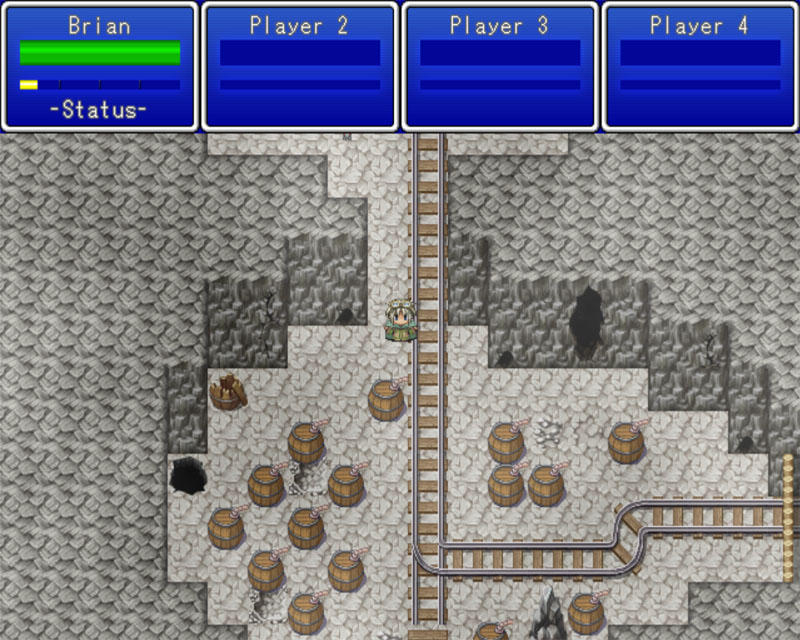Choose the Player 3 panel
800x640 pixels.
pyautogui.click(x=500, y=66)
